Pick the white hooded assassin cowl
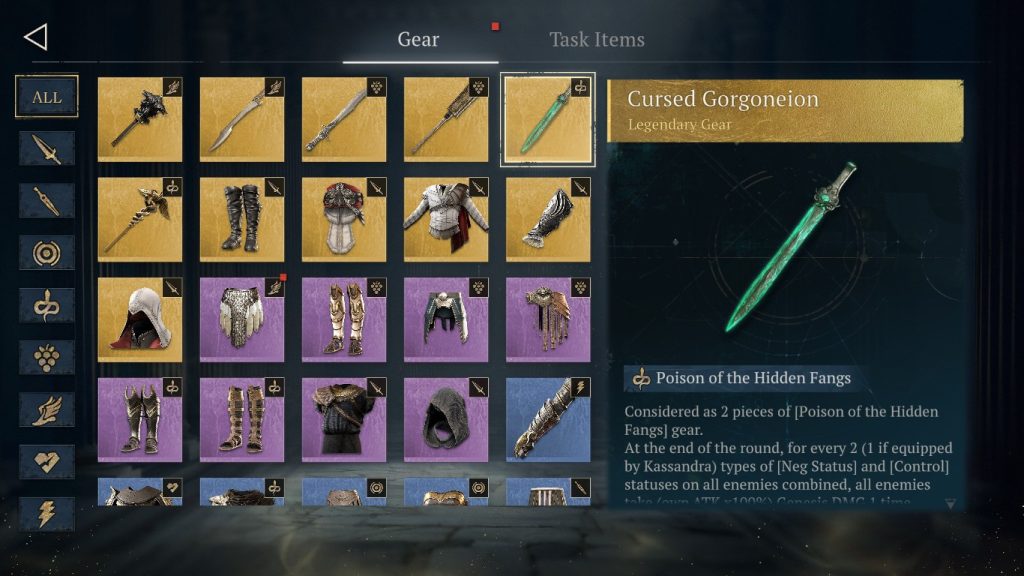Image resolution: width=1024 pixels, height=576 pixels. coord(140,319)
